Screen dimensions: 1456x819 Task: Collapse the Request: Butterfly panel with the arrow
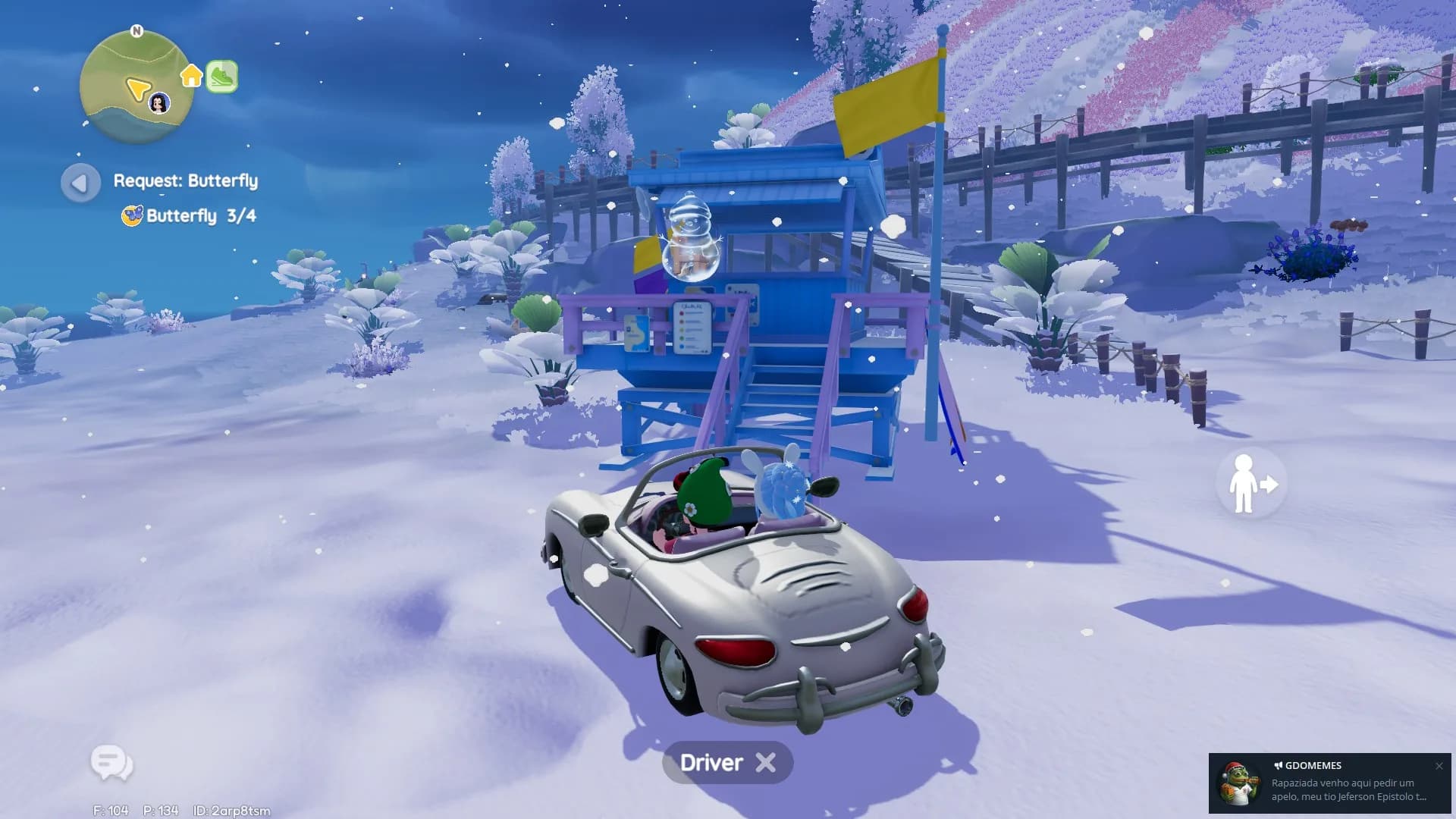[80, 182]
